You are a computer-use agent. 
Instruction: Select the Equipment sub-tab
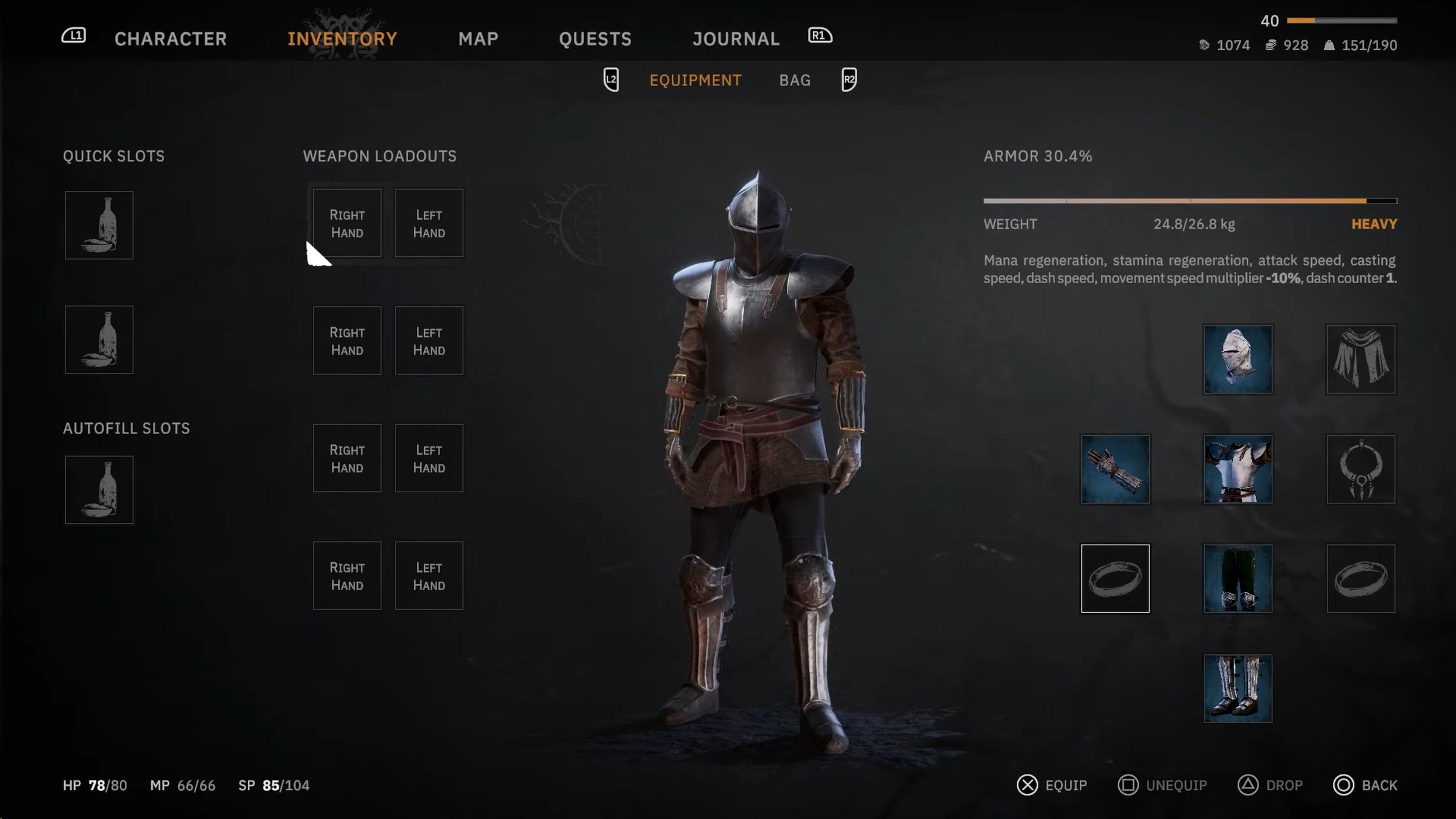695,80
